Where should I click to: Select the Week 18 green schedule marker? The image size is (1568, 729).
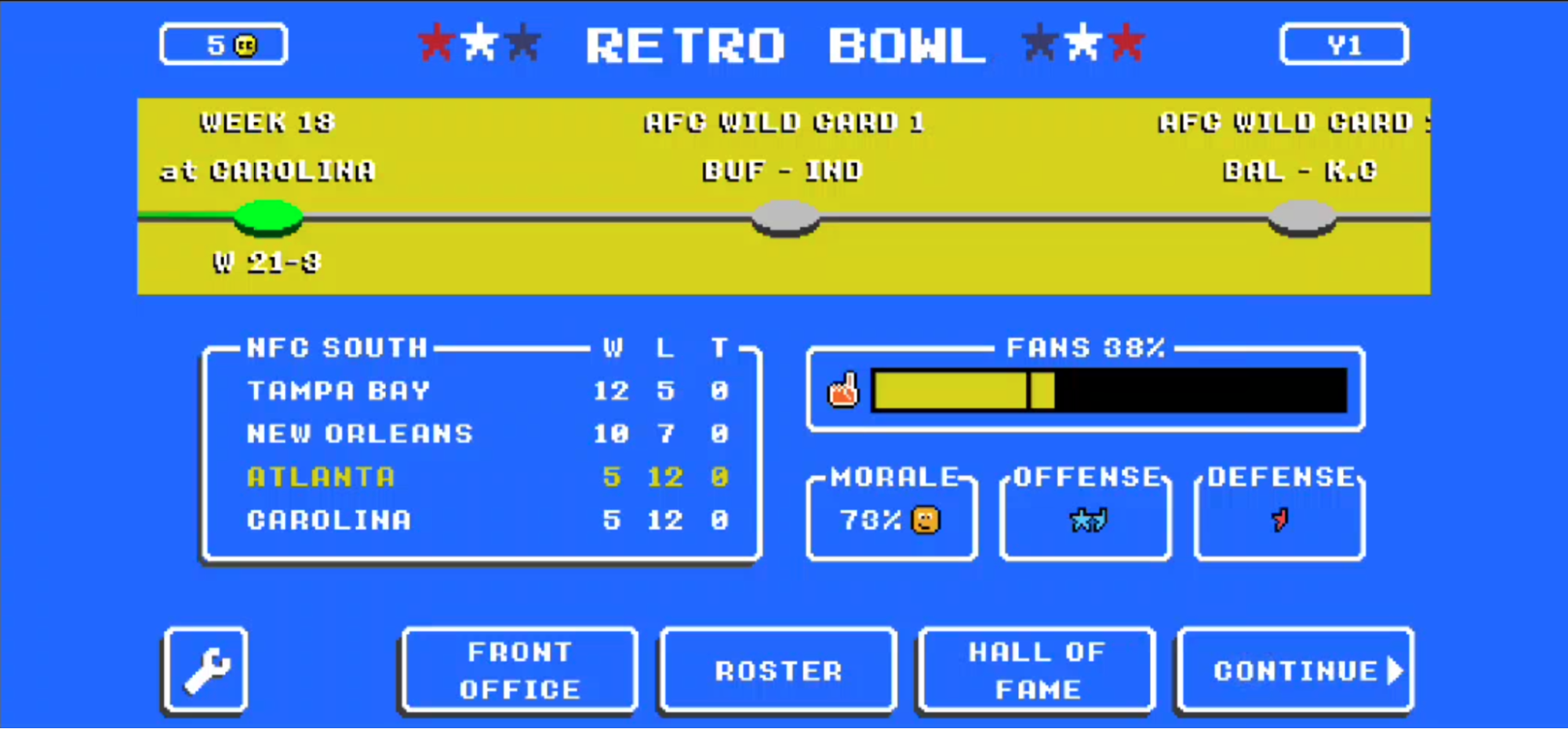pyautogui.click(x=268, y=217)
